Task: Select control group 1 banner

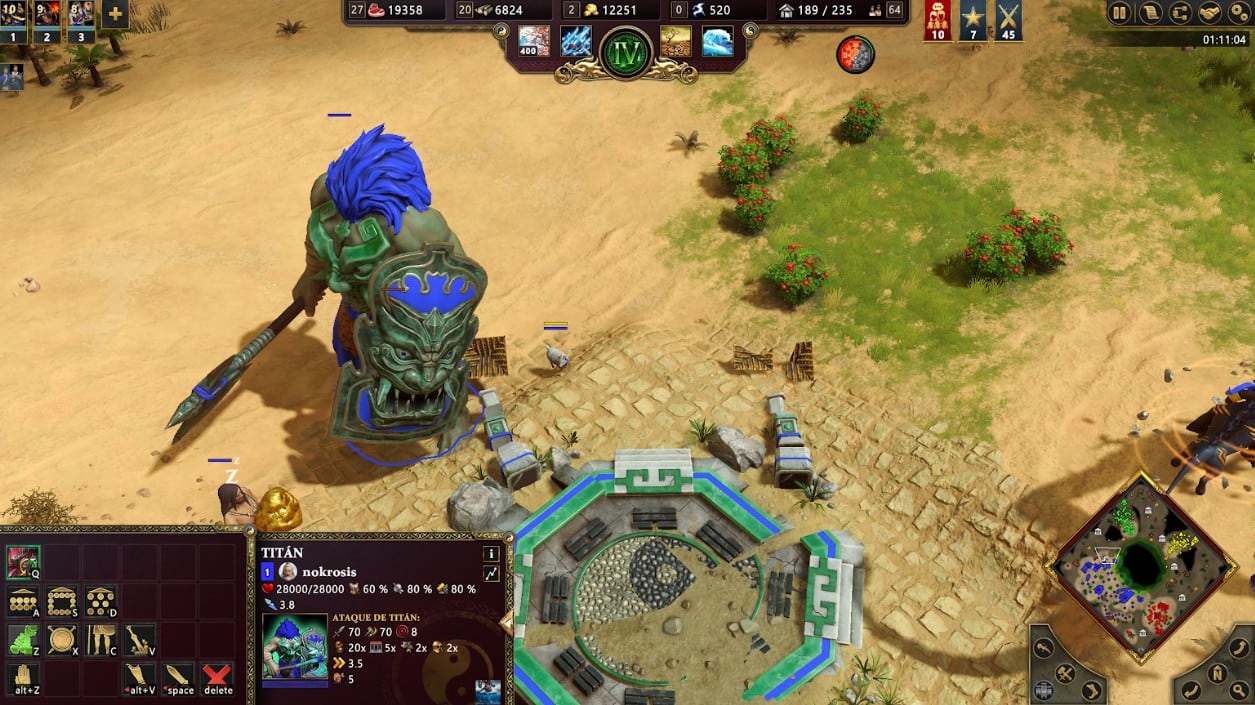Action: click(x=14, y=20)
